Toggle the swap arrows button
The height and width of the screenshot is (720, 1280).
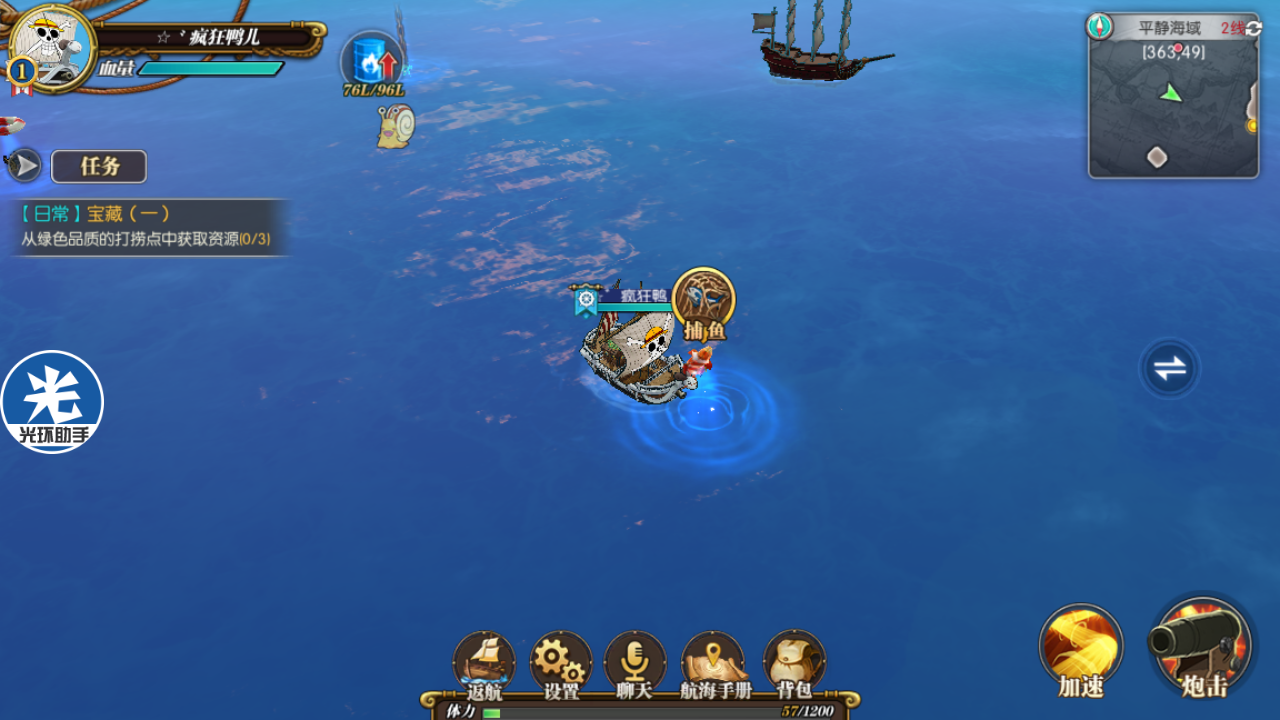[x=1169, y=368]
